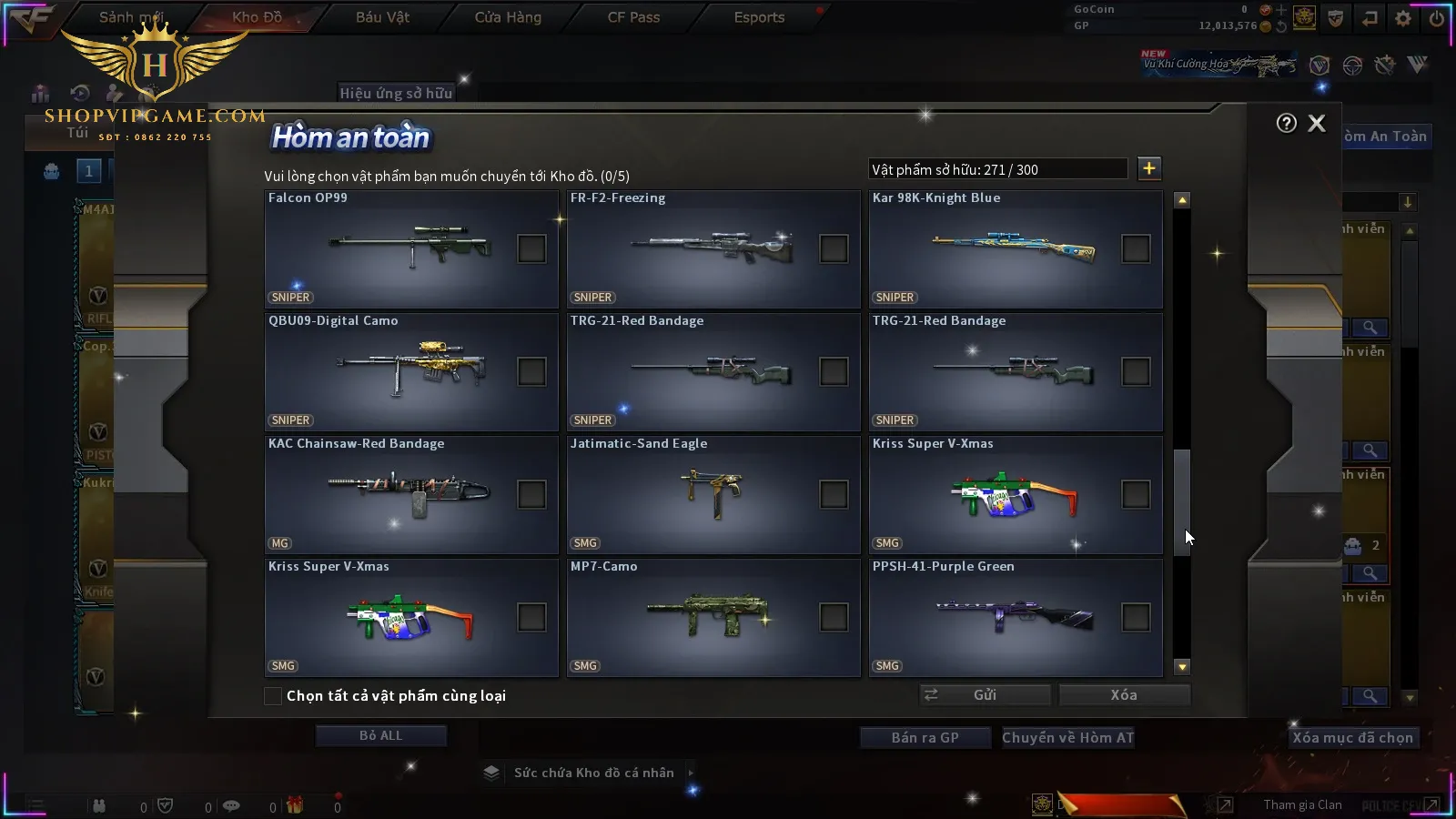The image size is (1456, 819).
Task: Close the Hòm an toàn window
Action: click(x=1317, y=124)
